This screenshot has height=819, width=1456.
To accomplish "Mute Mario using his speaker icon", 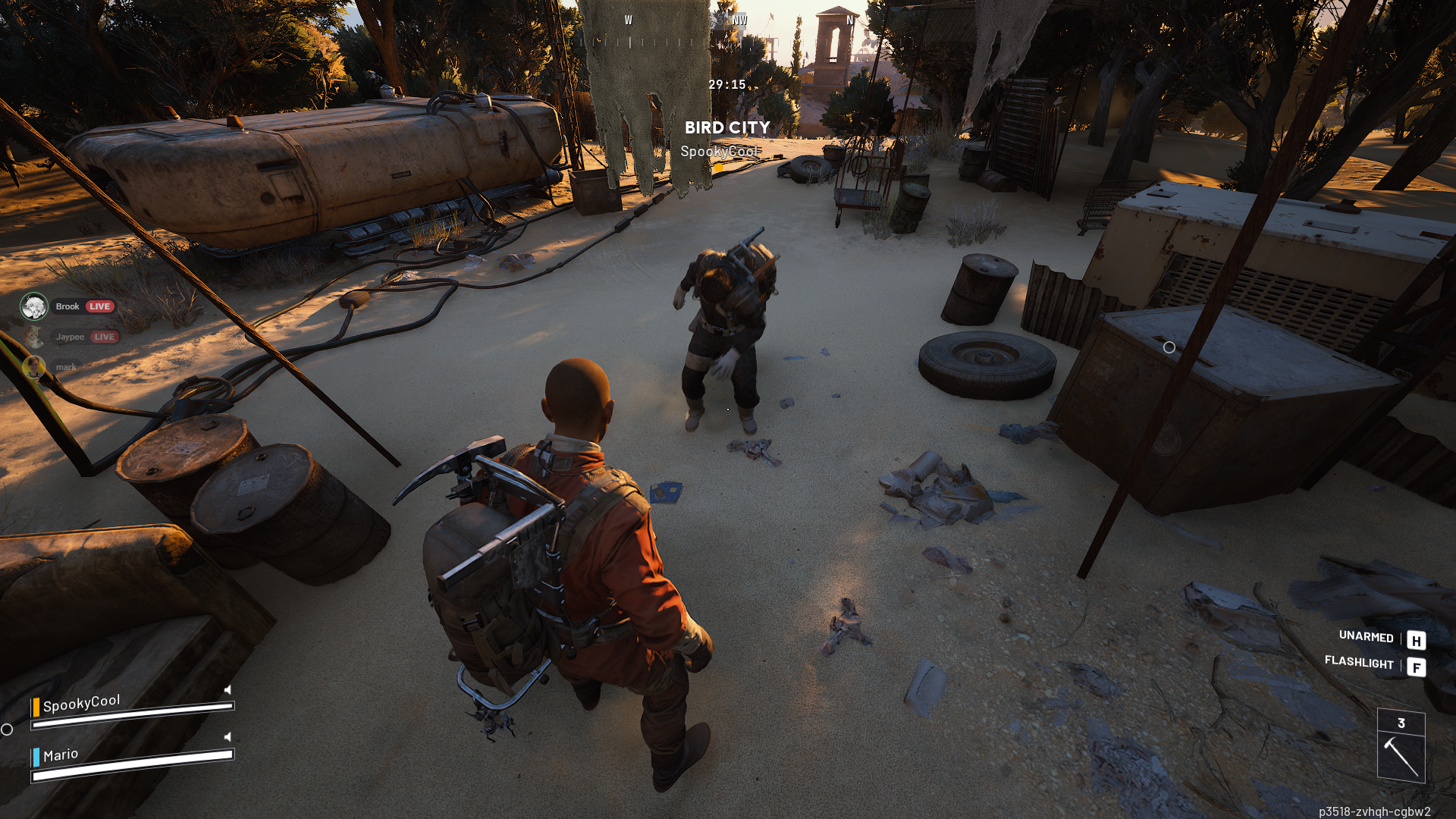I will coord(227,736).
